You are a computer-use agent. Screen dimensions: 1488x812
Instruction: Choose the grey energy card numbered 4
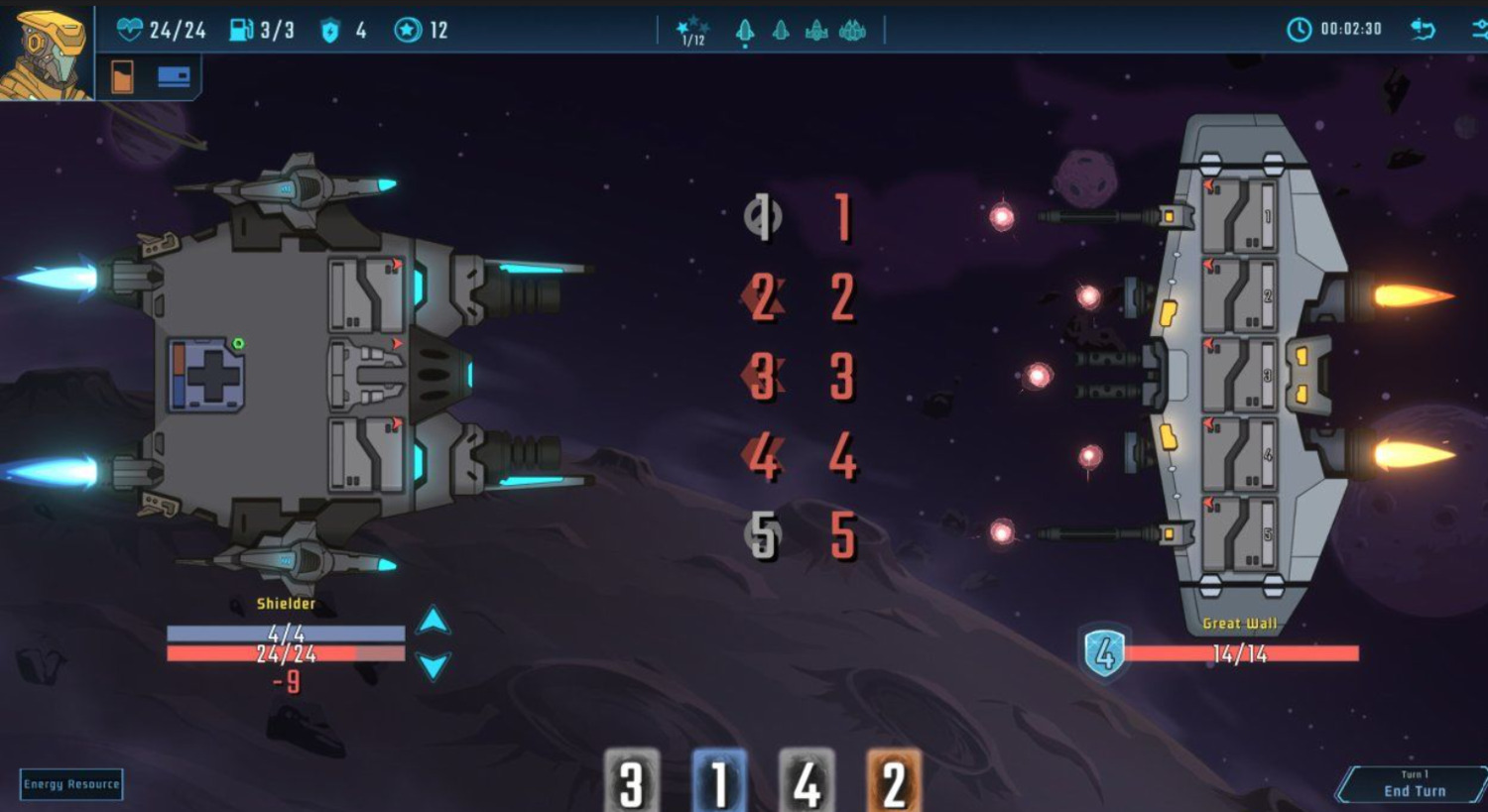pos(806,781)
